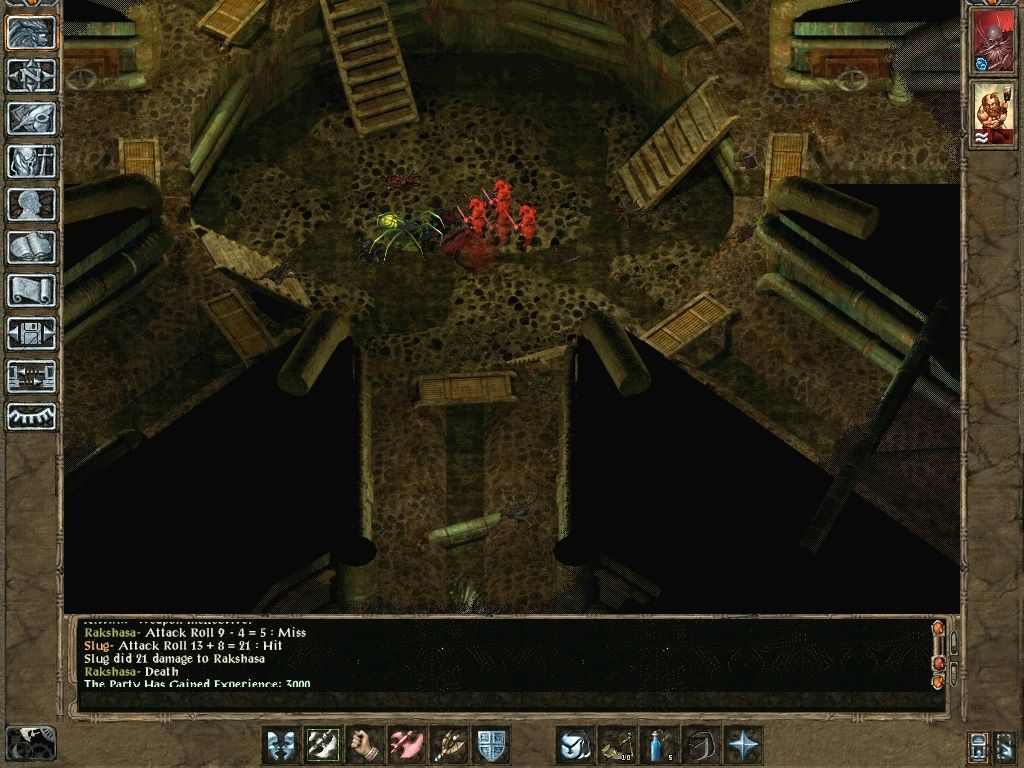Image resolution: width=1024 pixels, height=768 pixels.
Task: Click the theater masks dialogue button
Action: pyautogui.click(x=280, y=745)
